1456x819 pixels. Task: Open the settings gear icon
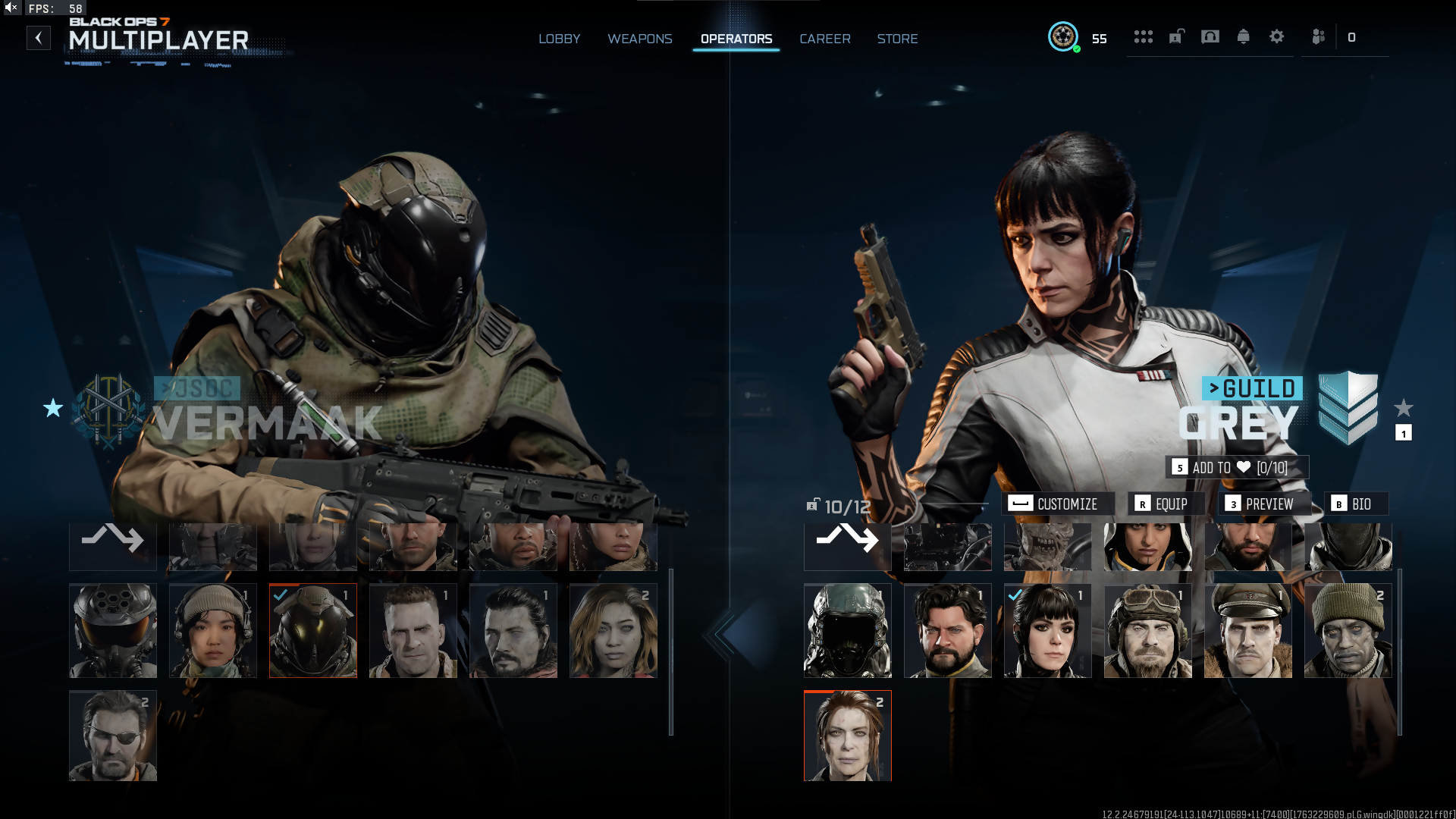click(1276, 36)
